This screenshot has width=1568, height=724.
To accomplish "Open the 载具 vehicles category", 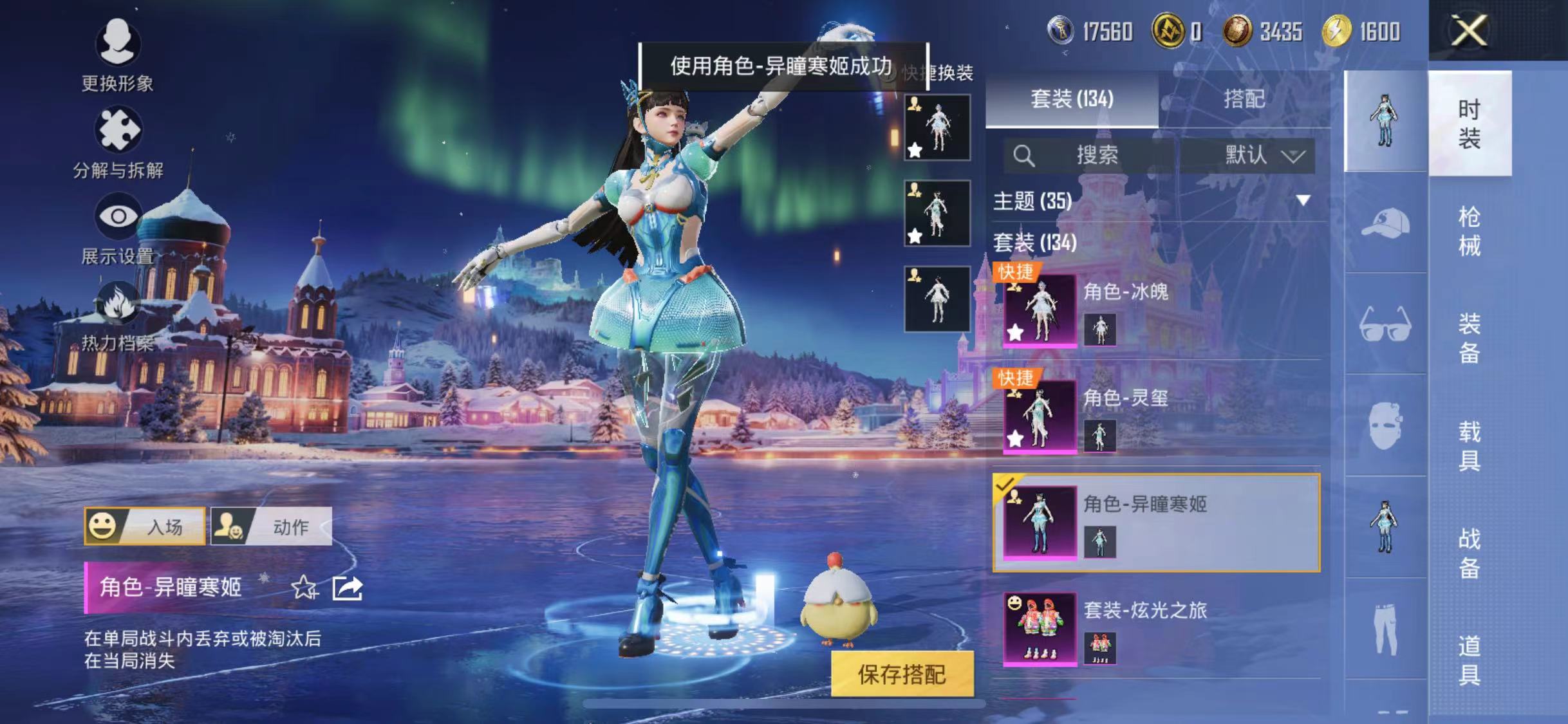I will pyautogui.click(x=1469, y=445).
